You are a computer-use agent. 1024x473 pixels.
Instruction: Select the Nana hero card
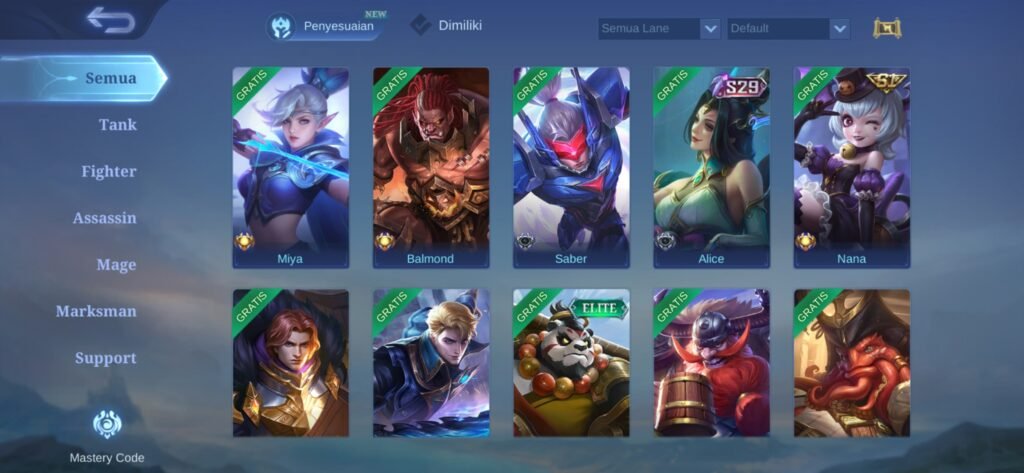pyautogui.click(x=852, y=167)
